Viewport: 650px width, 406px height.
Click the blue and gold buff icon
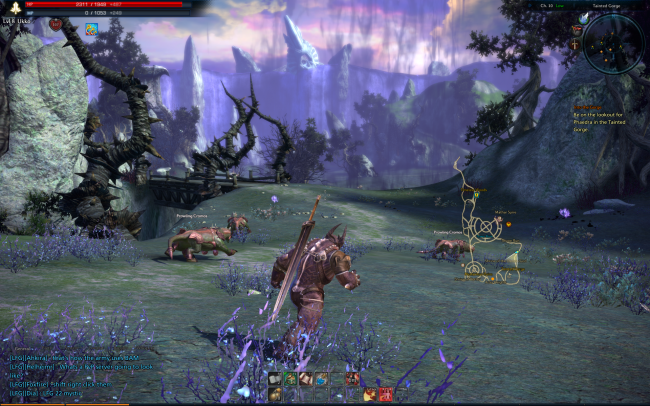pyautogui.click(x=91, y=28)
